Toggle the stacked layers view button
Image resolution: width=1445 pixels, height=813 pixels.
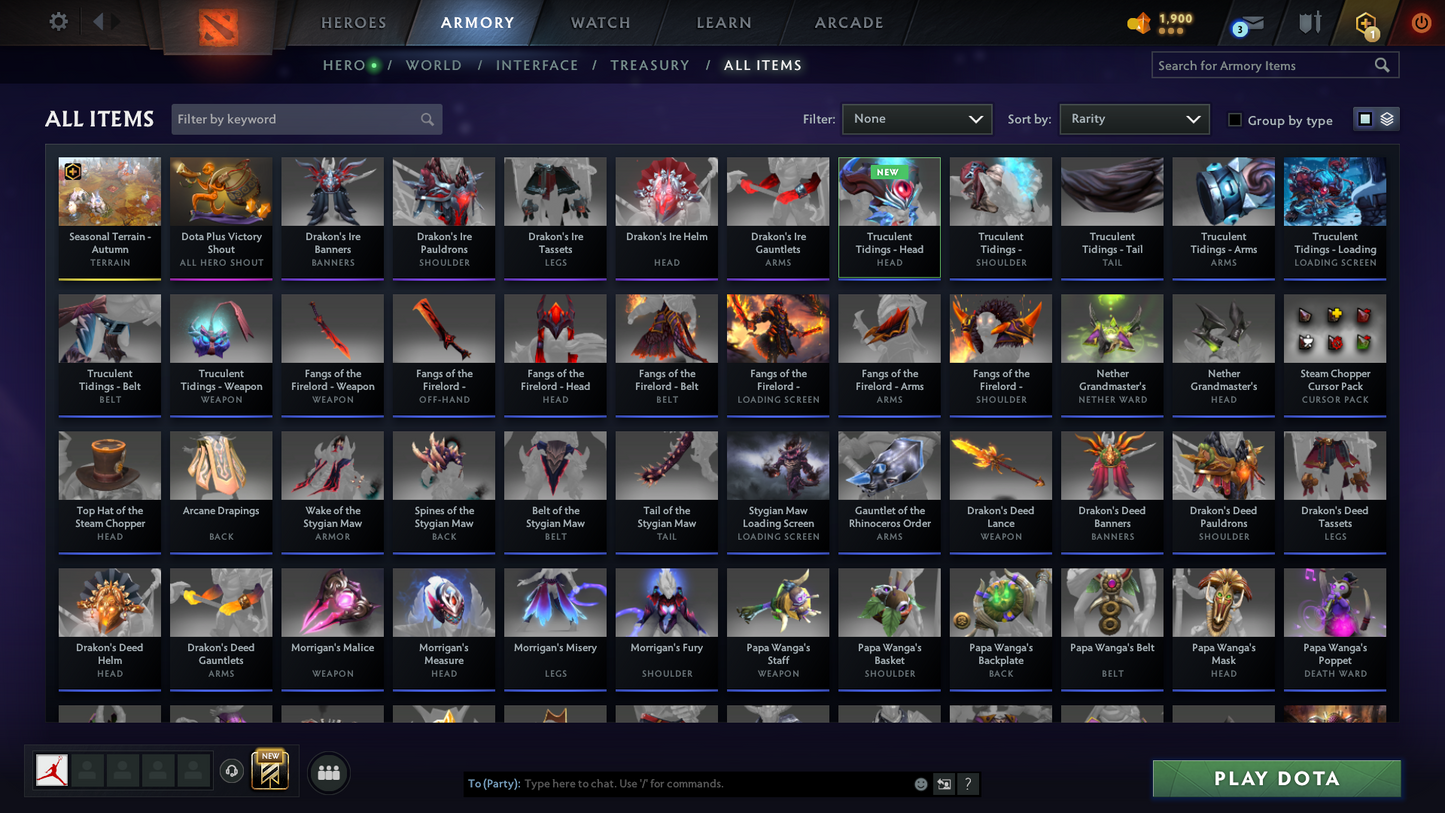(x=1386, y=118)
